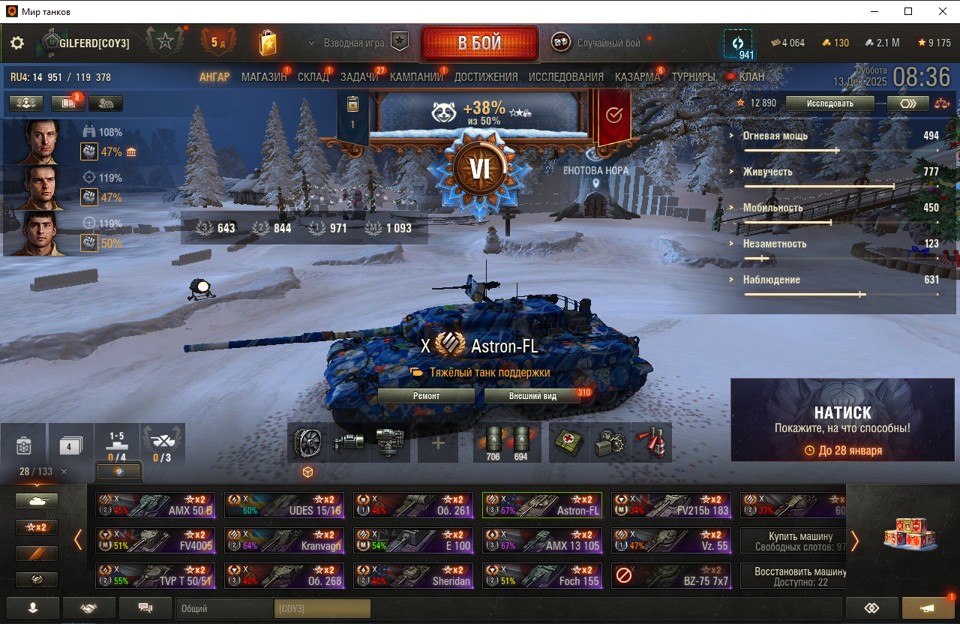Switch to the ИССЛЕДОВАНИЯ tab
This screenshot has width=960, height=624.
(x=566, y=77)
